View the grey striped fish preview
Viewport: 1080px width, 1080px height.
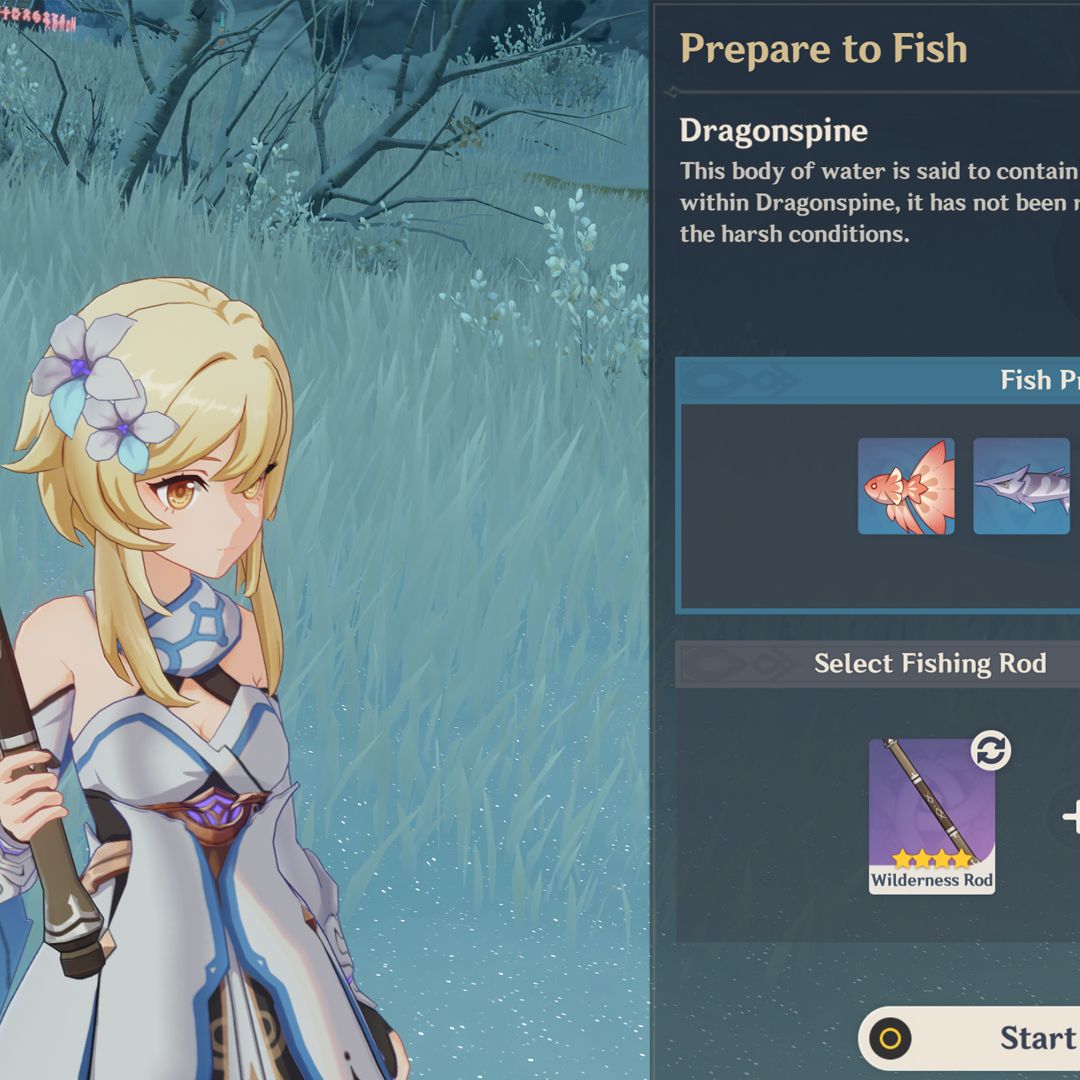click(1021, 486)
